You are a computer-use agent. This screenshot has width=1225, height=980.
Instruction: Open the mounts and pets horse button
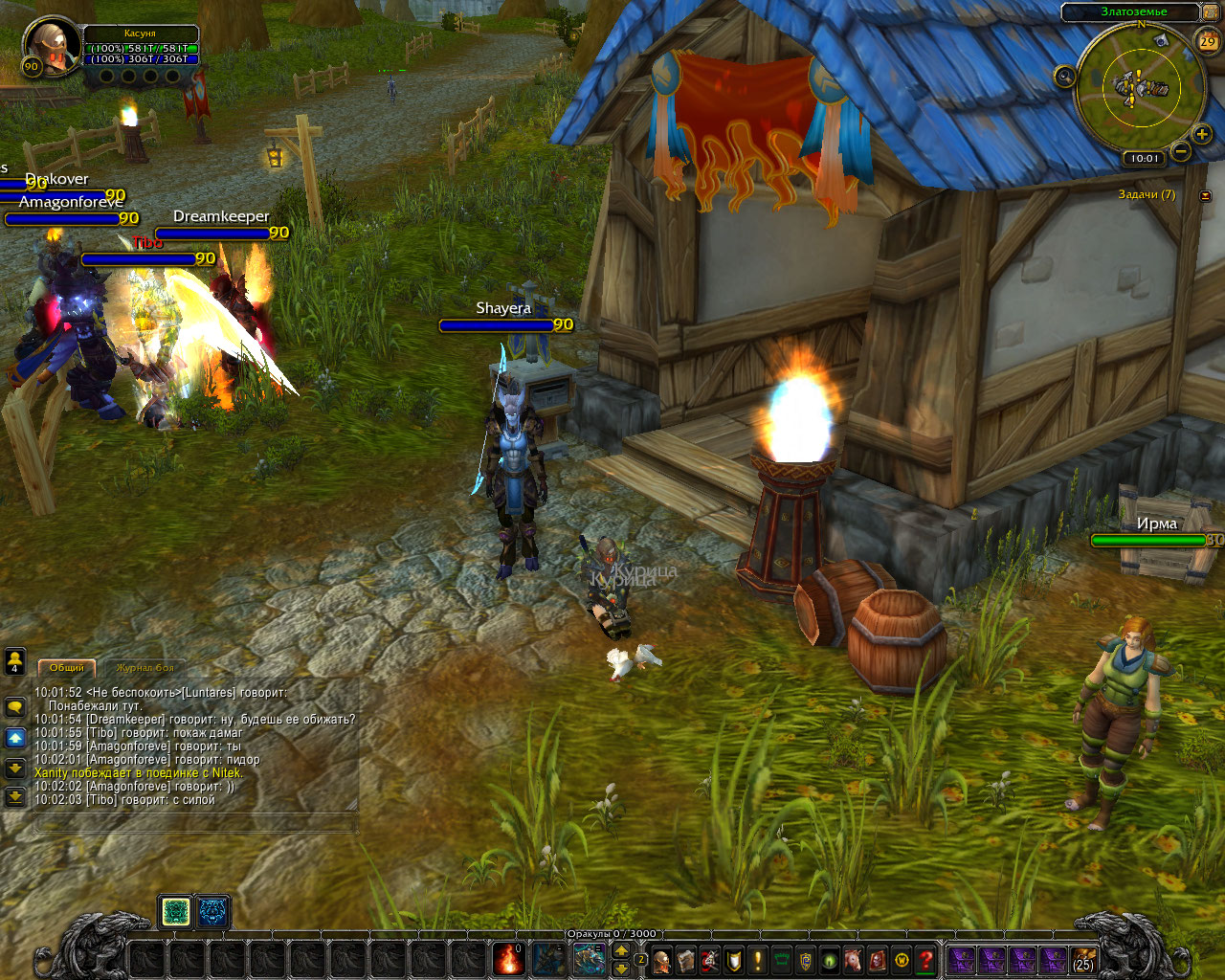click(x=853, y=959)
